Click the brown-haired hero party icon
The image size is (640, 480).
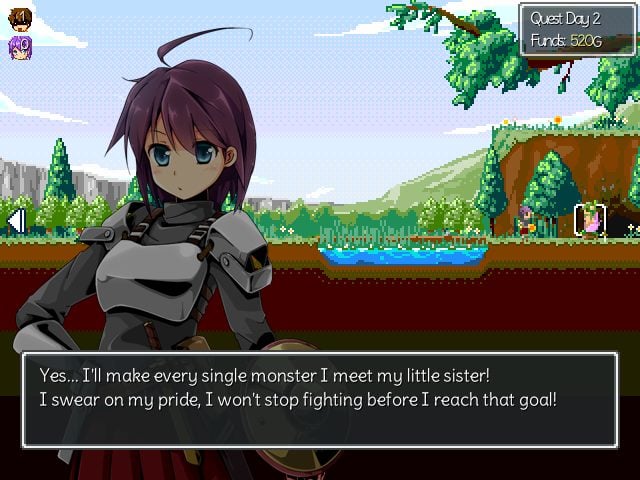(x=20, y=18)
